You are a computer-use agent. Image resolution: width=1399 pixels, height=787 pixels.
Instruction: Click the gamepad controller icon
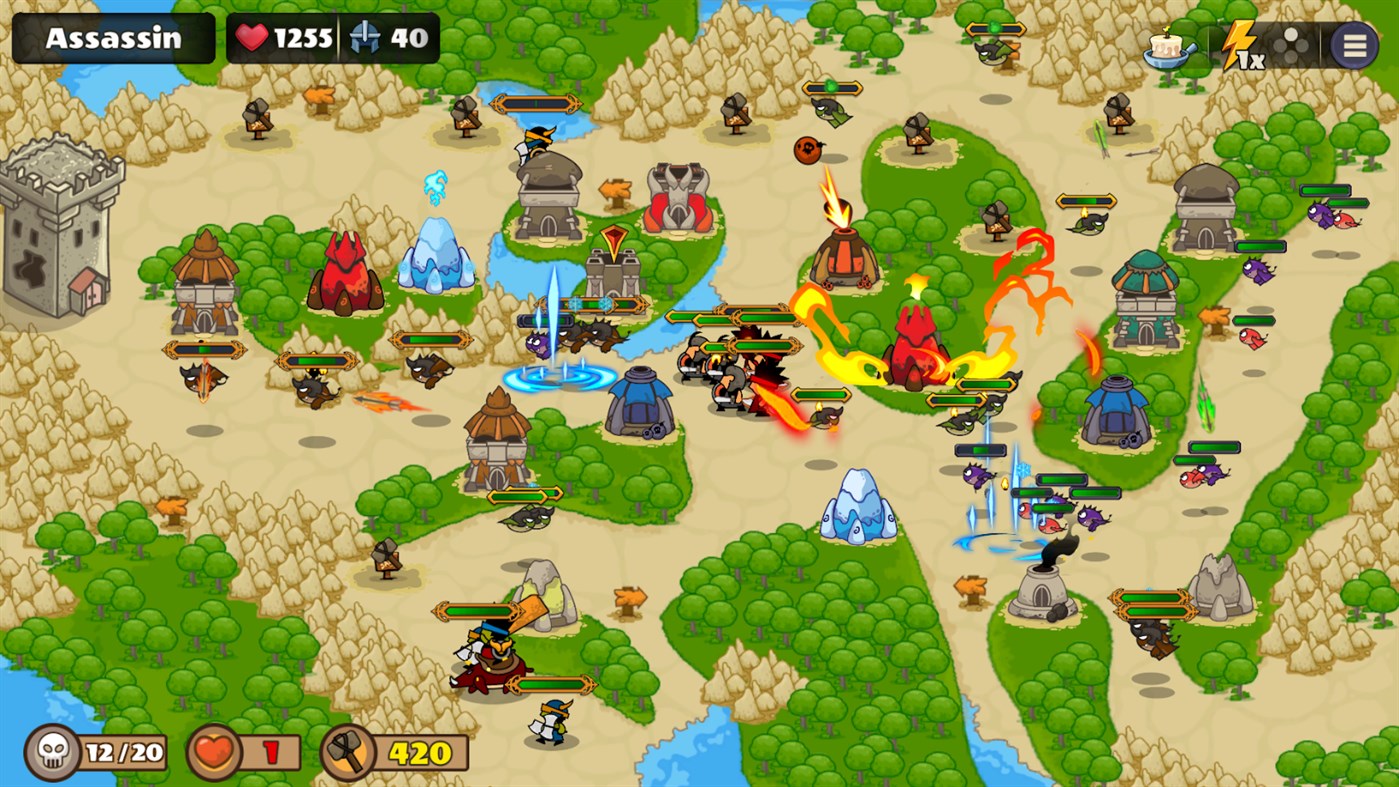(x=1293, y=45)
